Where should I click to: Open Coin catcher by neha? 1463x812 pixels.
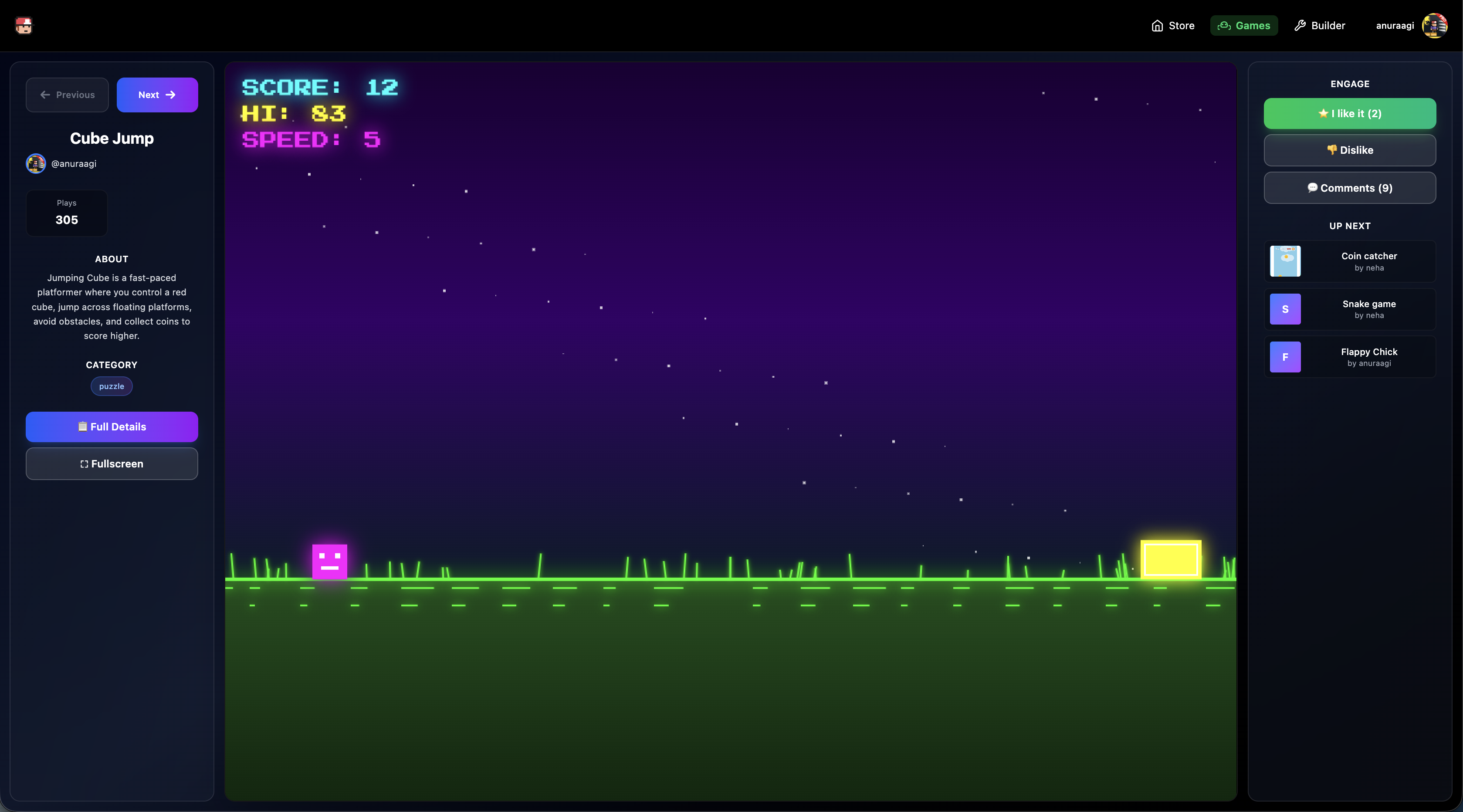tap(1350, 261)
